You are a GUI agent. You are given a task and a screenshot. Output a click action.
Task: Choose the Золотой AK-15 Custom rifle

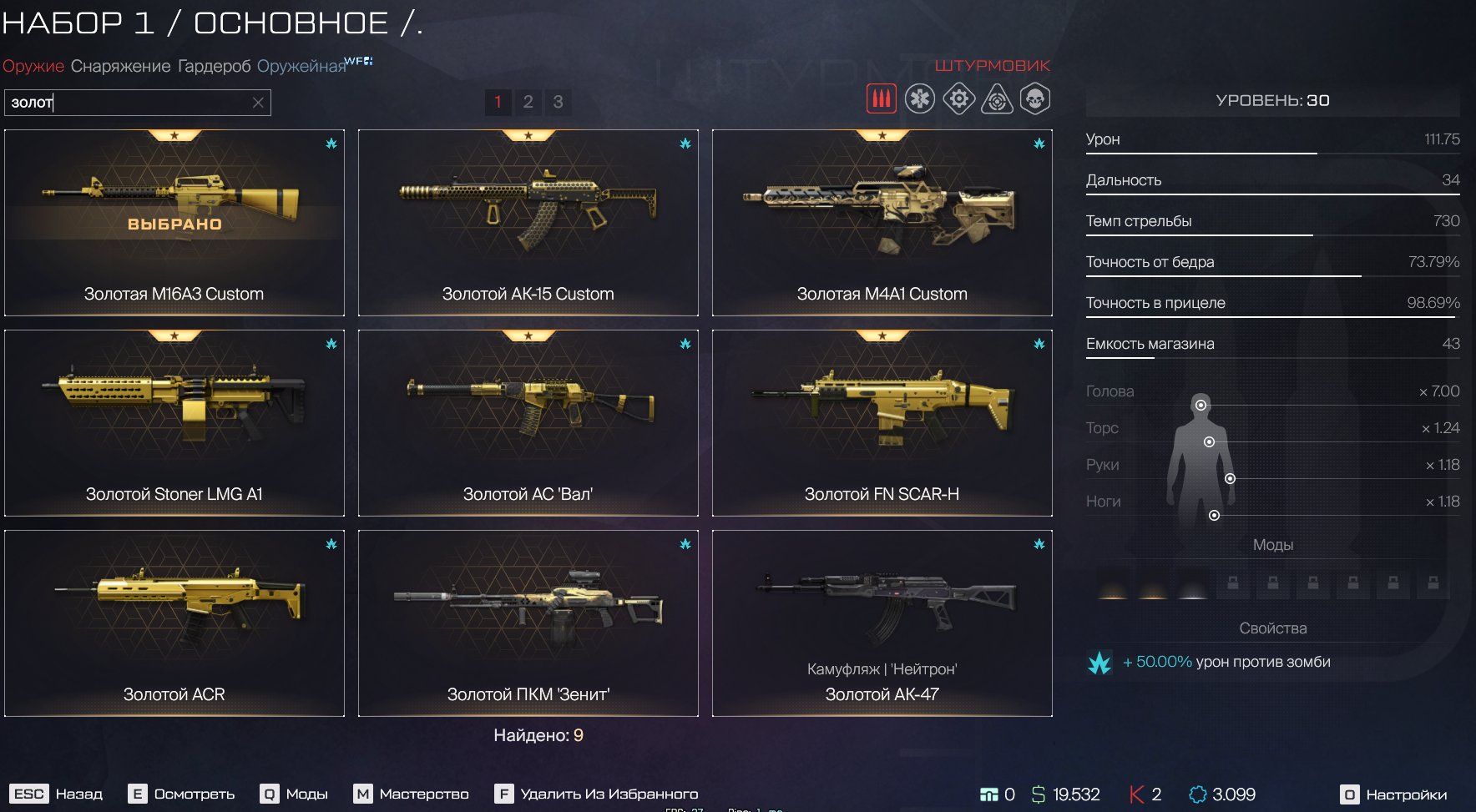tap(528, 222)
